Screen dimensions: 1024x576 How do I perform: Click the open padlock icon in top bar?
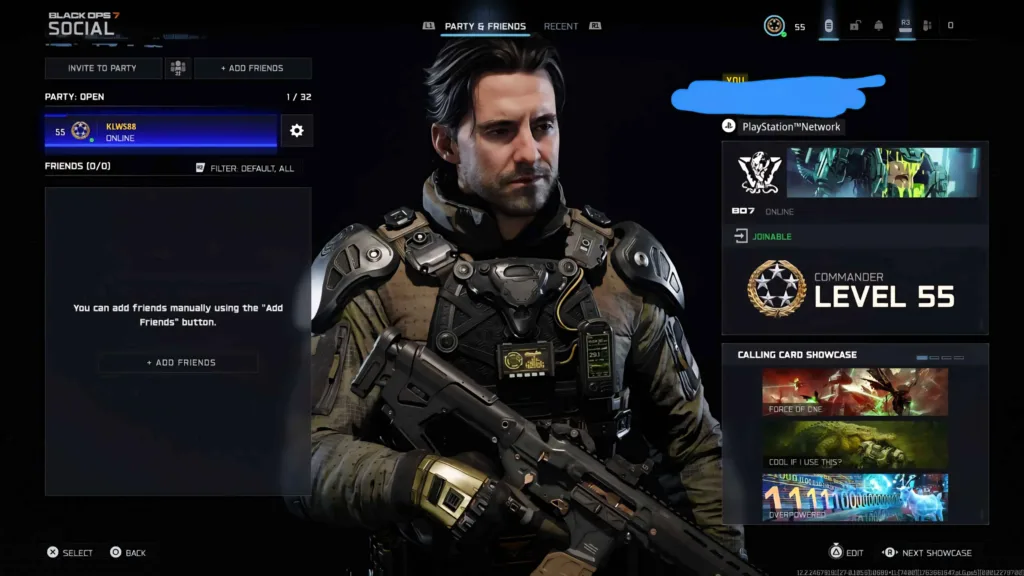(855, 26)
